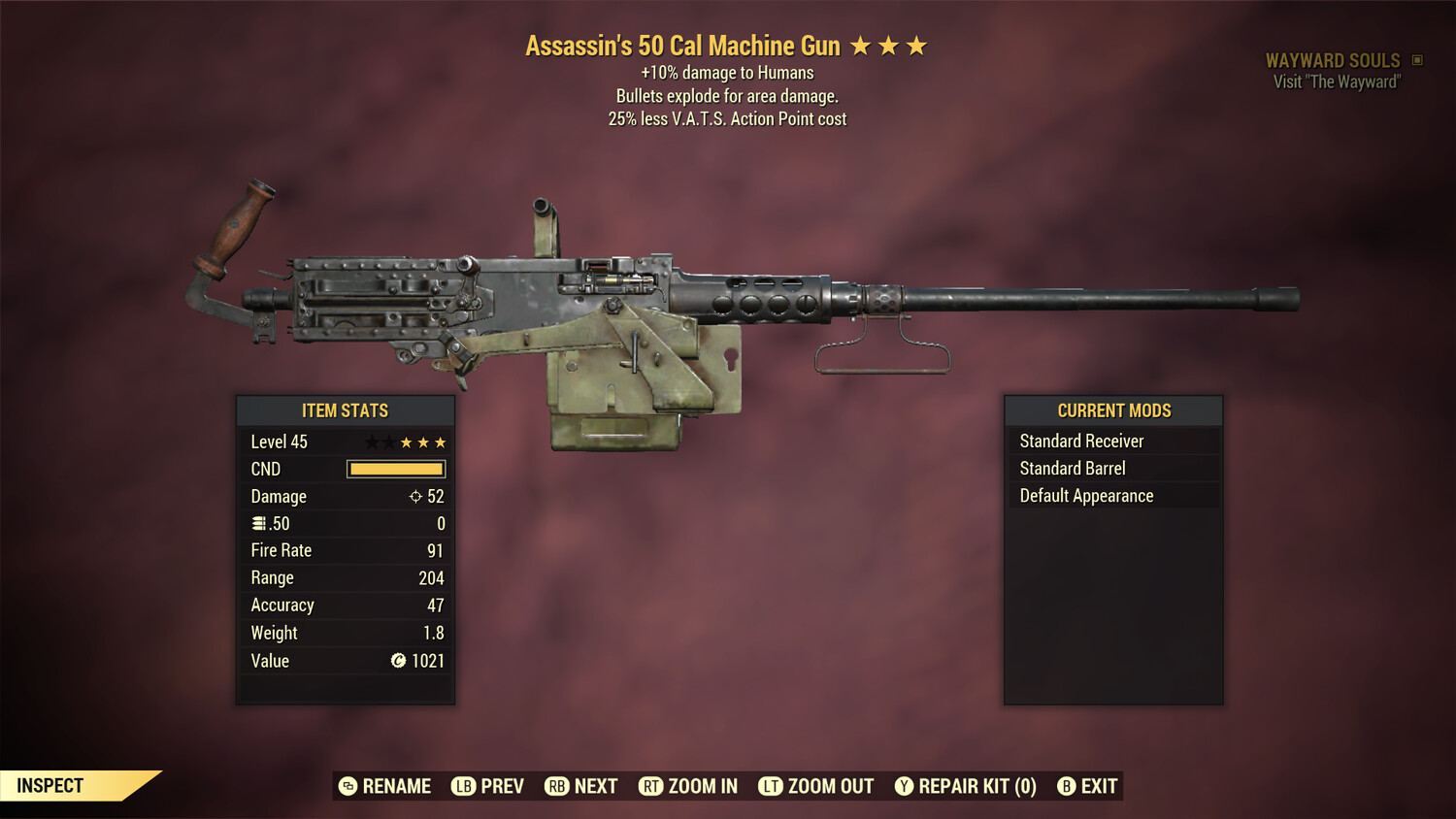Screen dimensions: 1456x819
Task: Open the Visit The Wayward link
Action: click(x=1335, y=82)
